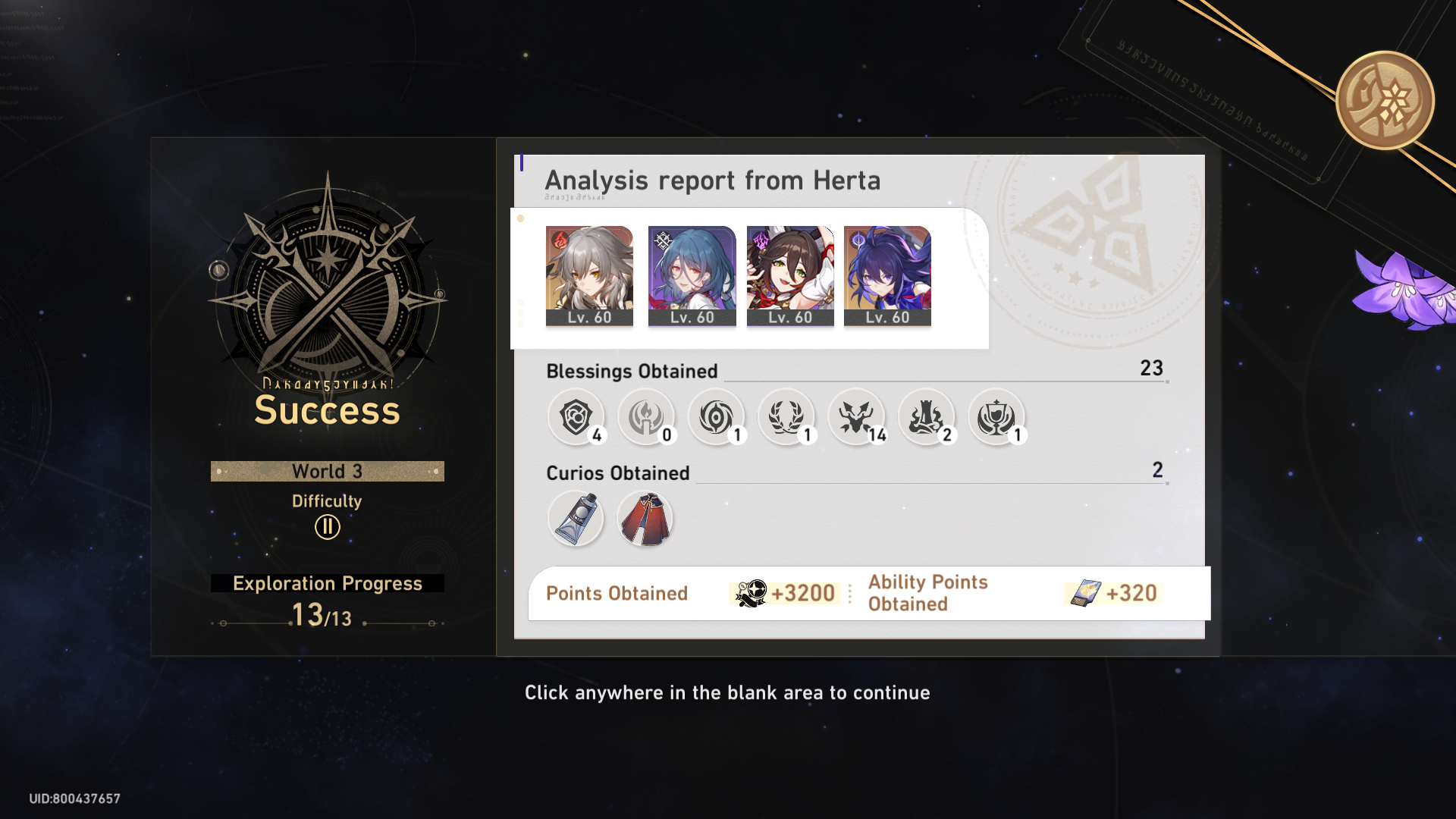Select the blue-haired character's Lv. 60 portrait

pyautogui.click(x=689, y=275)
